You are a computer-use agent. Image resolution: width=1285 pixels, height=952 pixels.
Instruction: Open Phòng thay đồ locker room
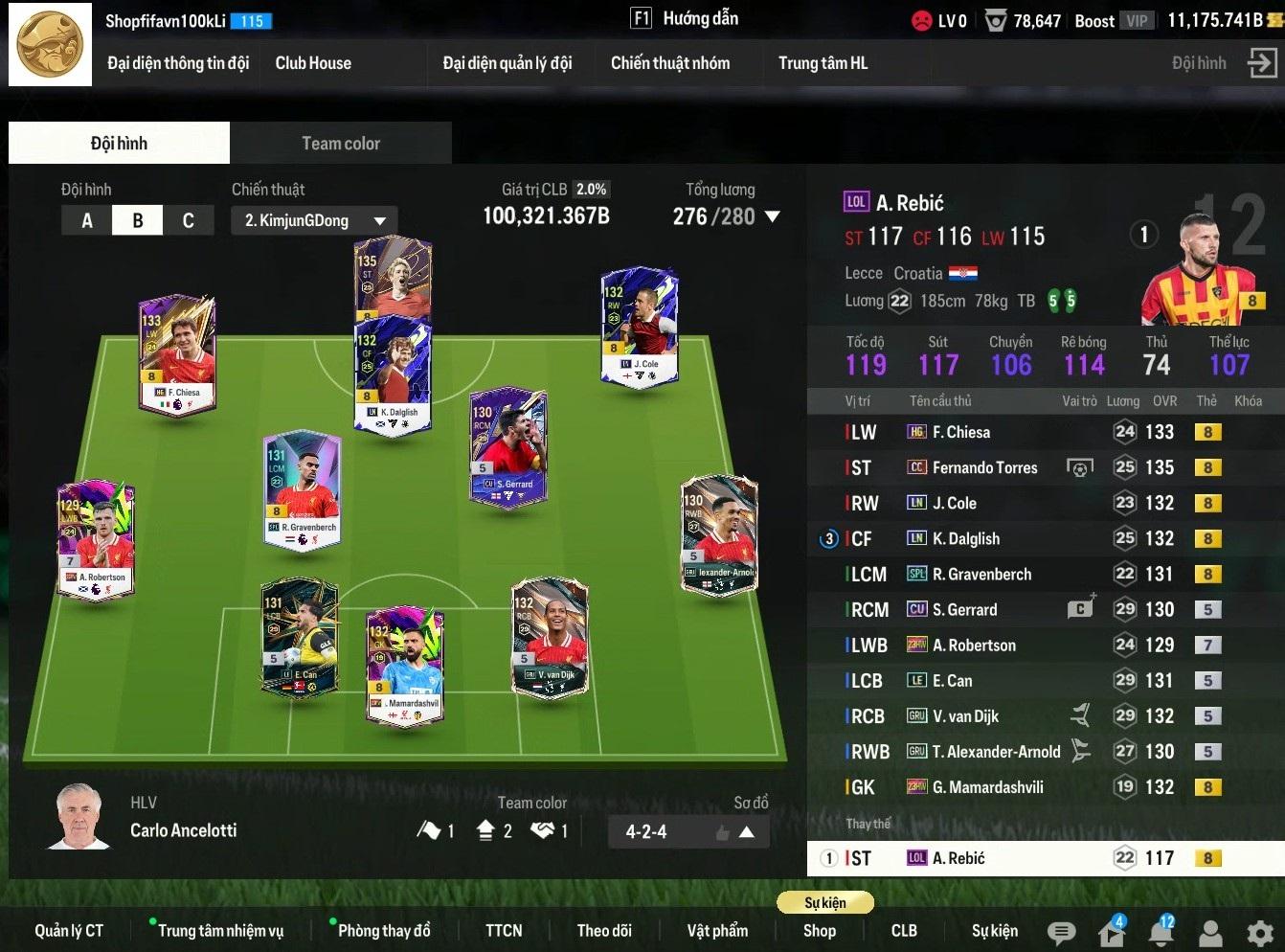click(x=384, y=931)
